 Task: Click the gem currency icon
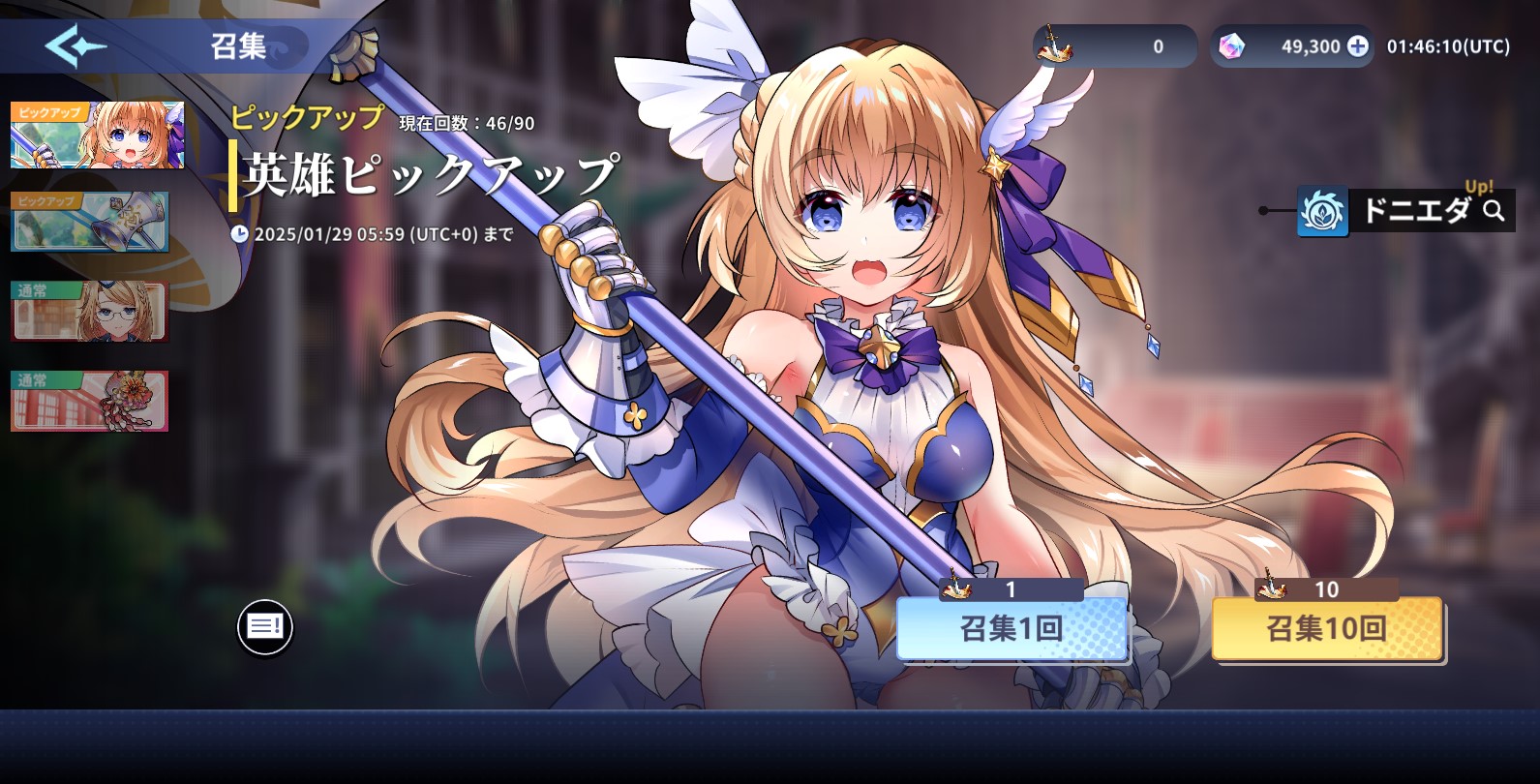pyautogui.click(x=1232, y=45)
